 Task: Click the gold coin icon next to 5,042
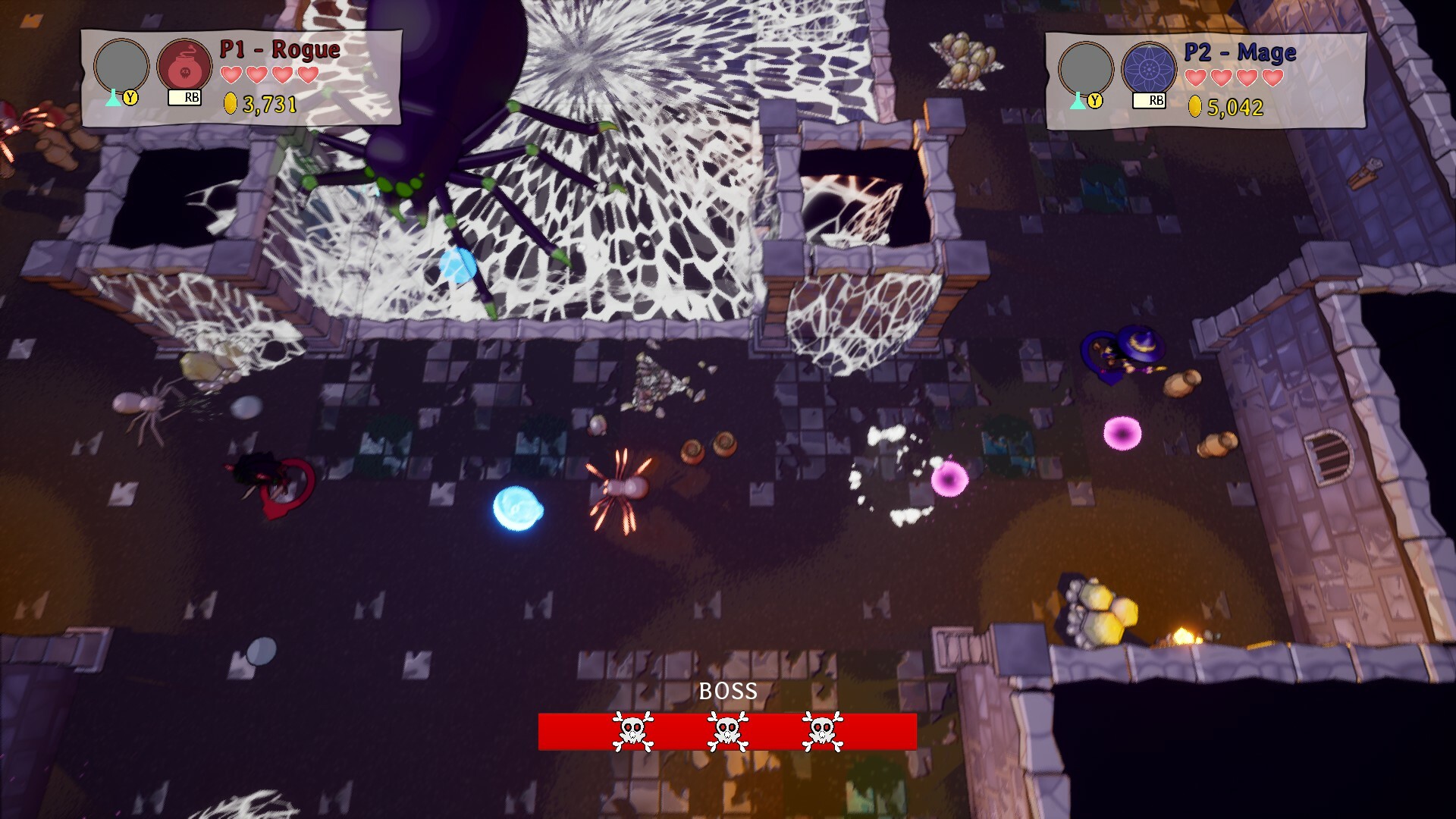(1197, 105)
